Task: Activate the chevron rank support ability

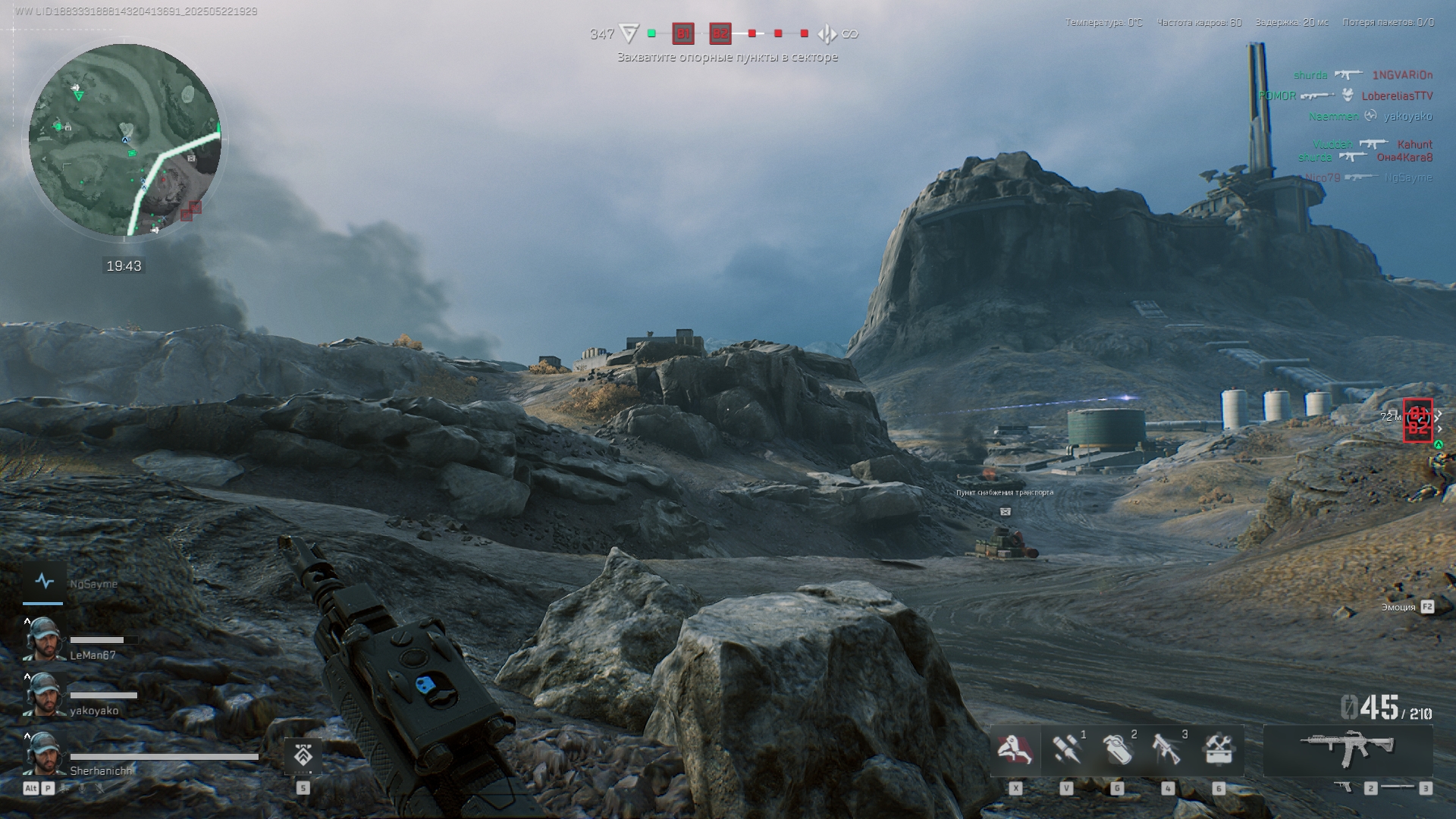Action: pyautogui.click(x=303, y=756)
